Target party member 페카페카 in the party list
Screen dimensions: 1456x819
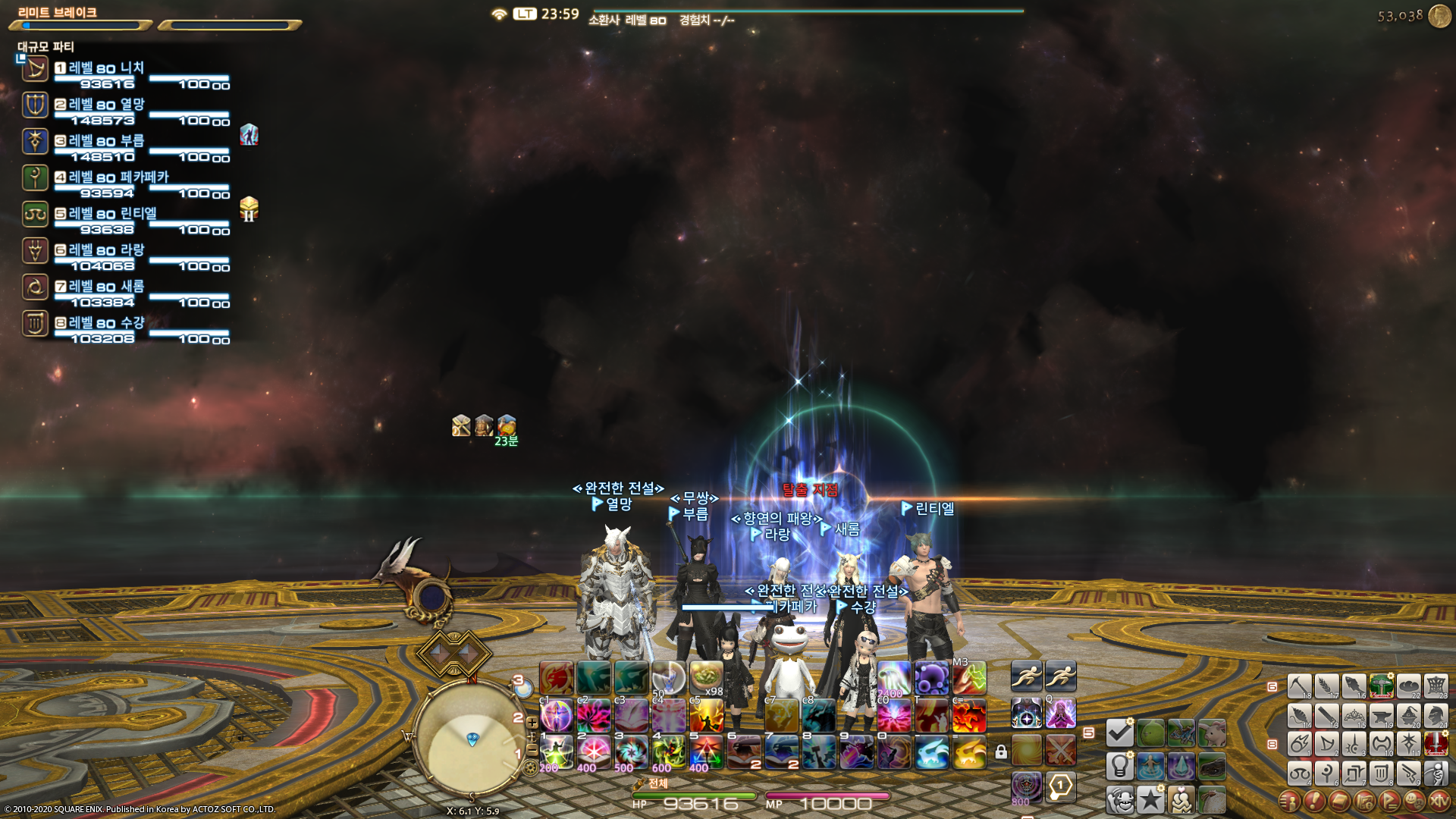coord(118,178)
